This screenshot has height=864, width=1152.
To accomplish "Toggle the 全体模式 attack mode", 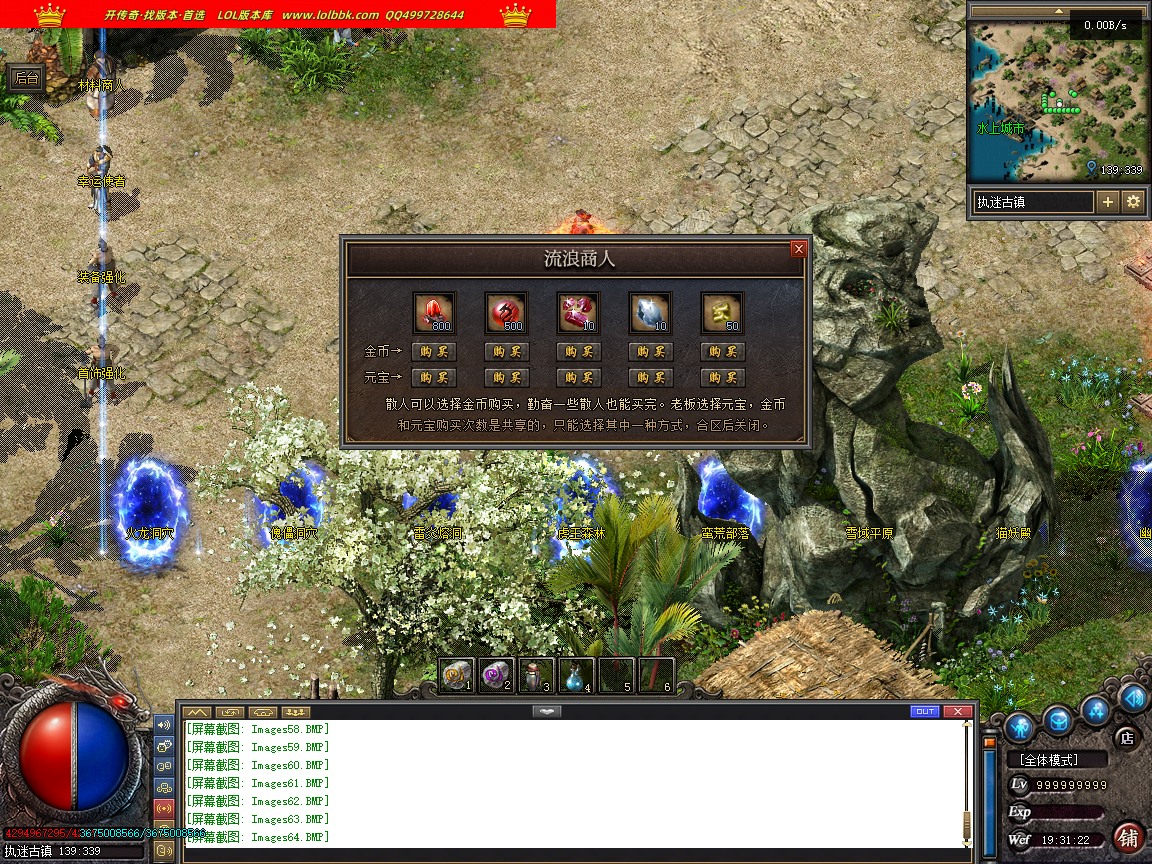I will pos(1056,760).
